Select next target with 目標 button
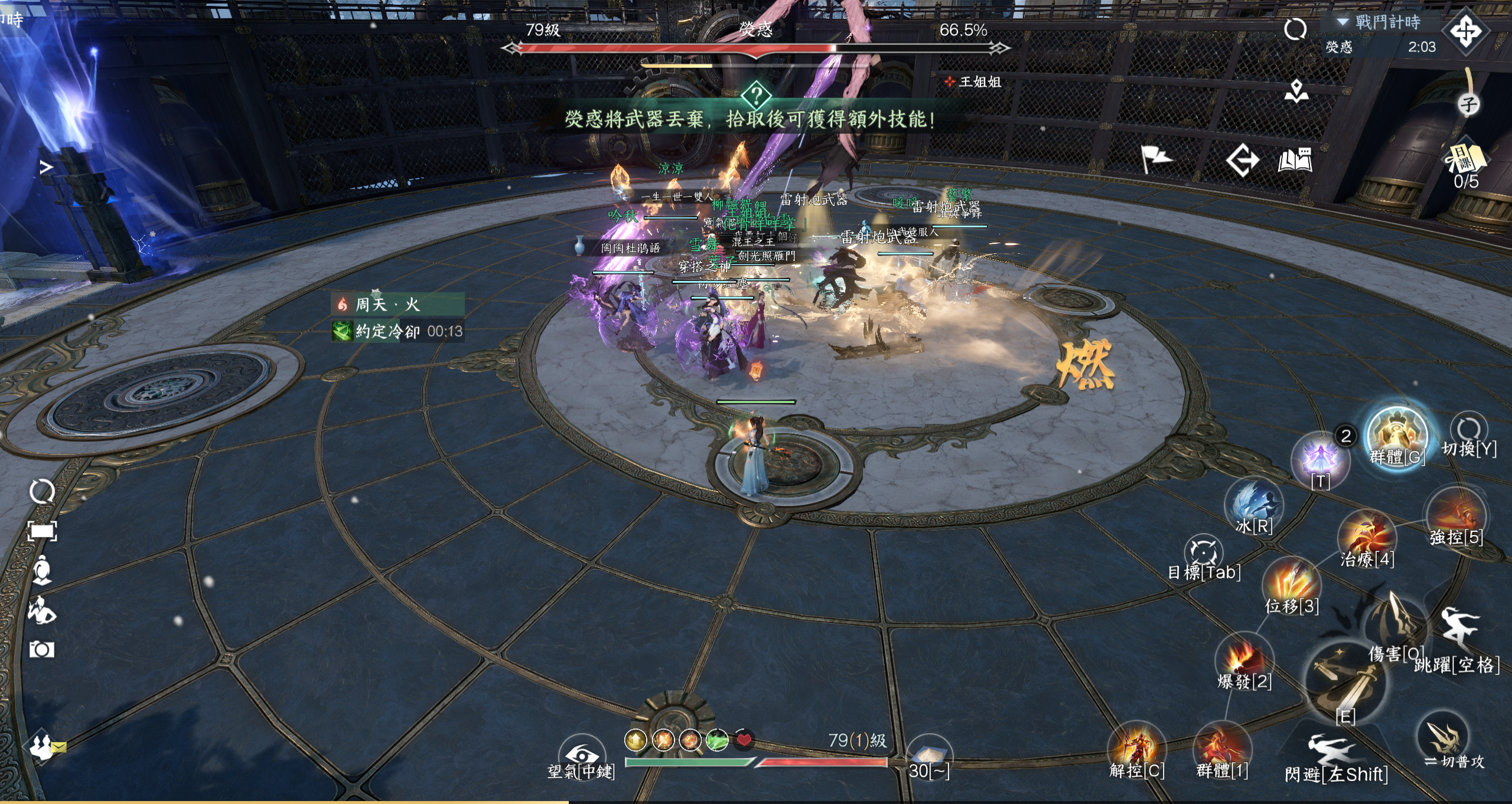This screenshot has height=804, width=1512. point(1203,553)
